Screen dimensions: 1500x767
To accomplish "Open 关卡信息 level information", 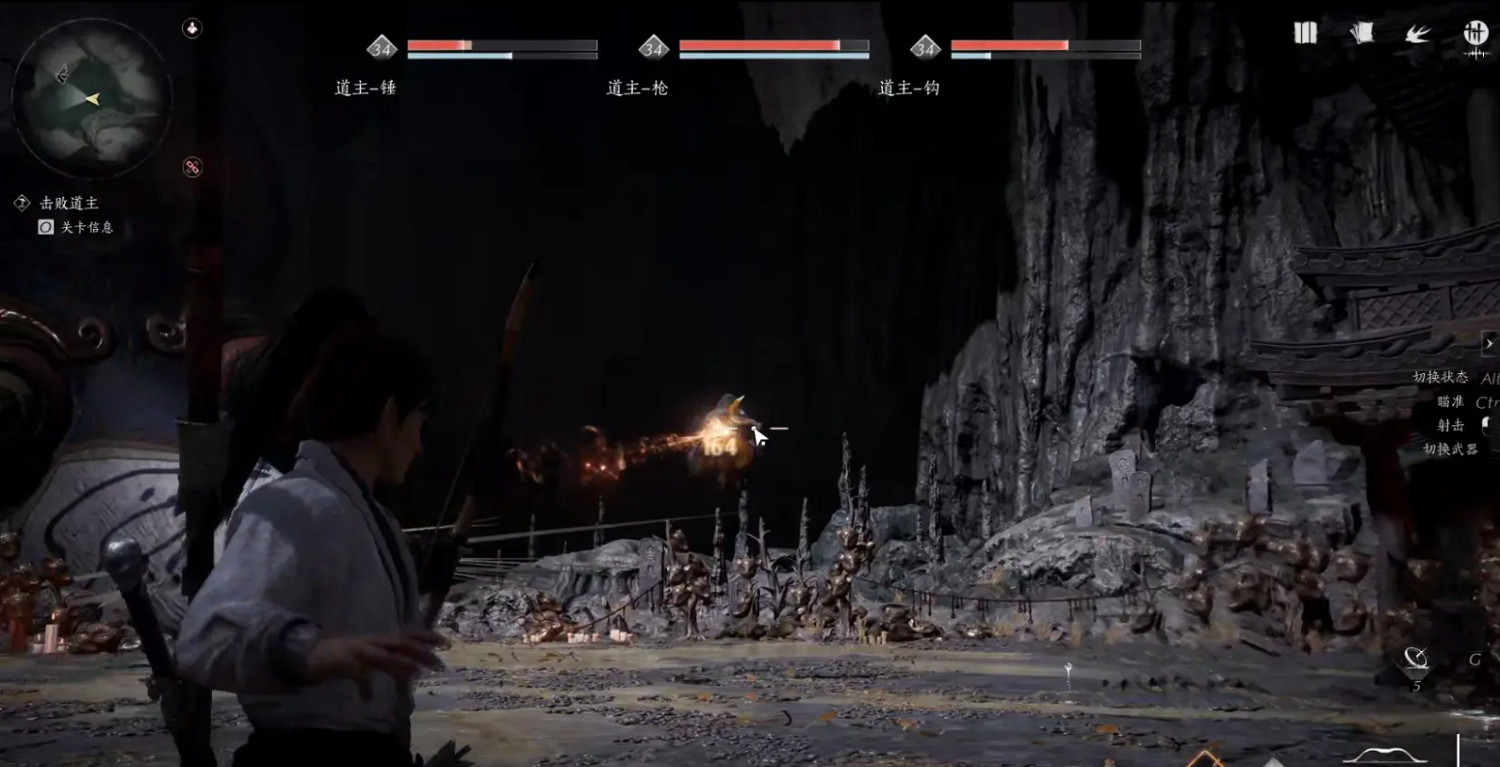I will point(88,227).
